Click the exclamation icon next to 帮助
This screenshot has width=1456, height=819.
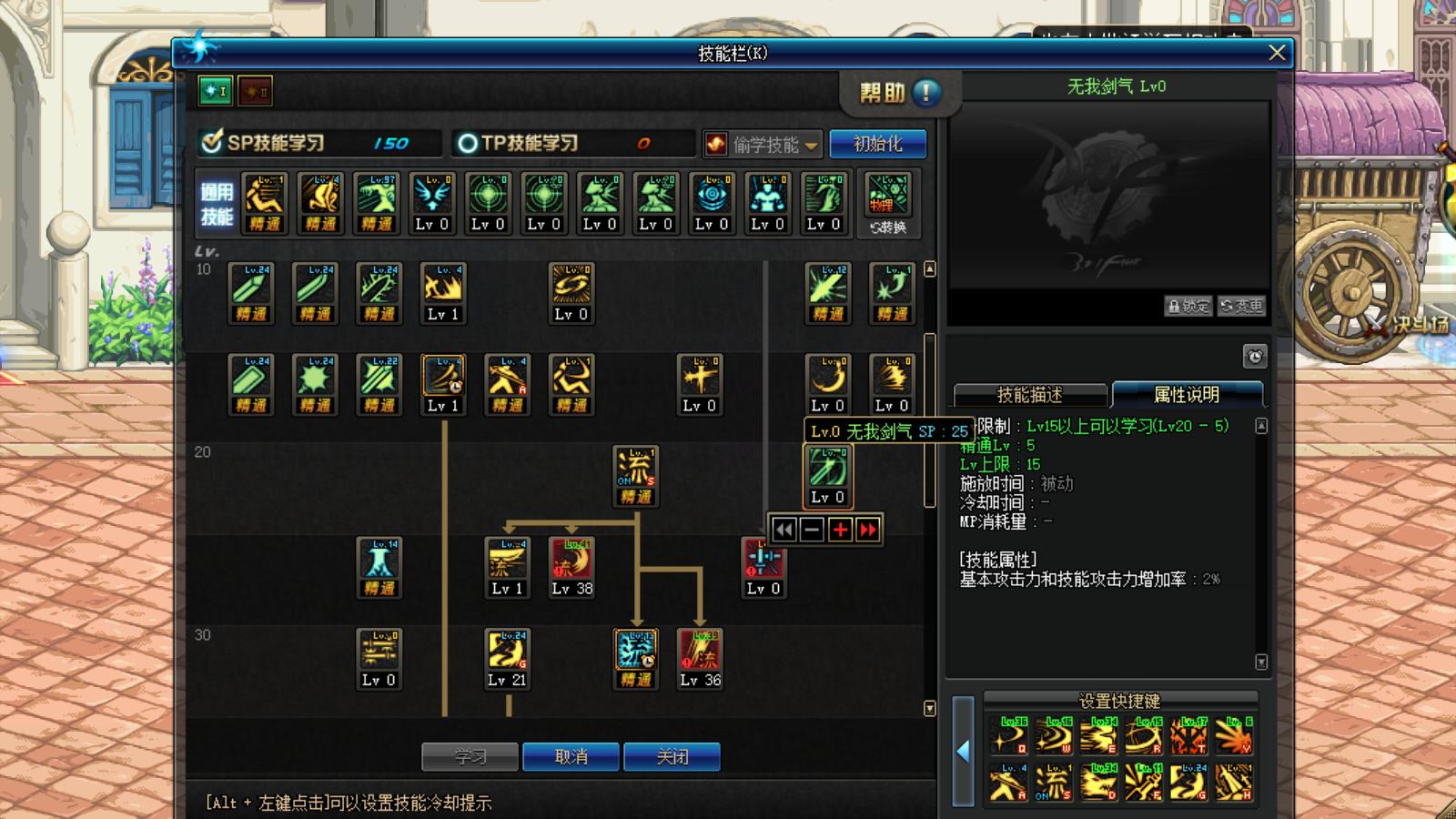[925, 92]
